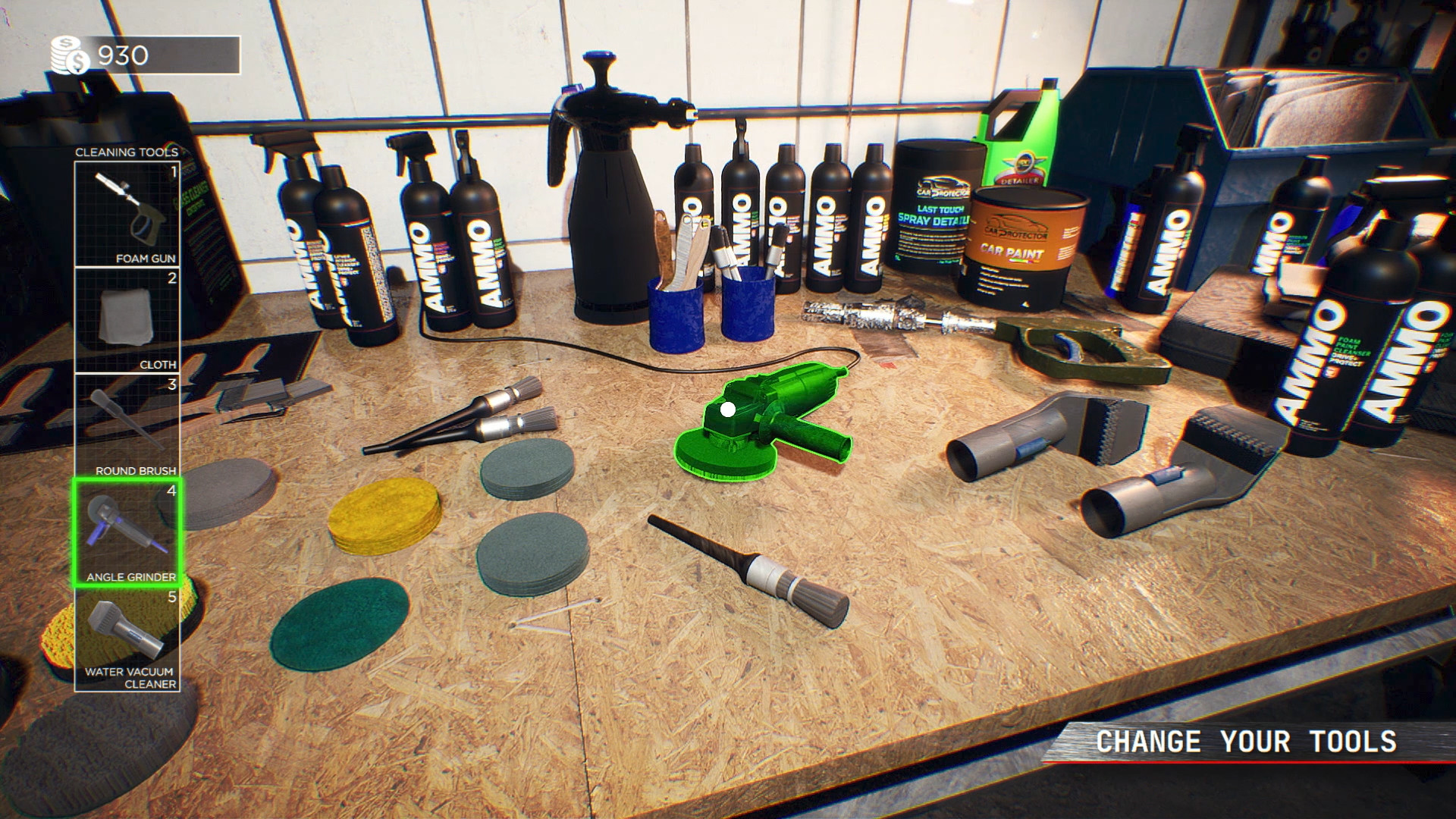Open the Water Vacuum Cleaner slot details
The height and width of the screenshot is (819, 1456).
coord(126,641)
